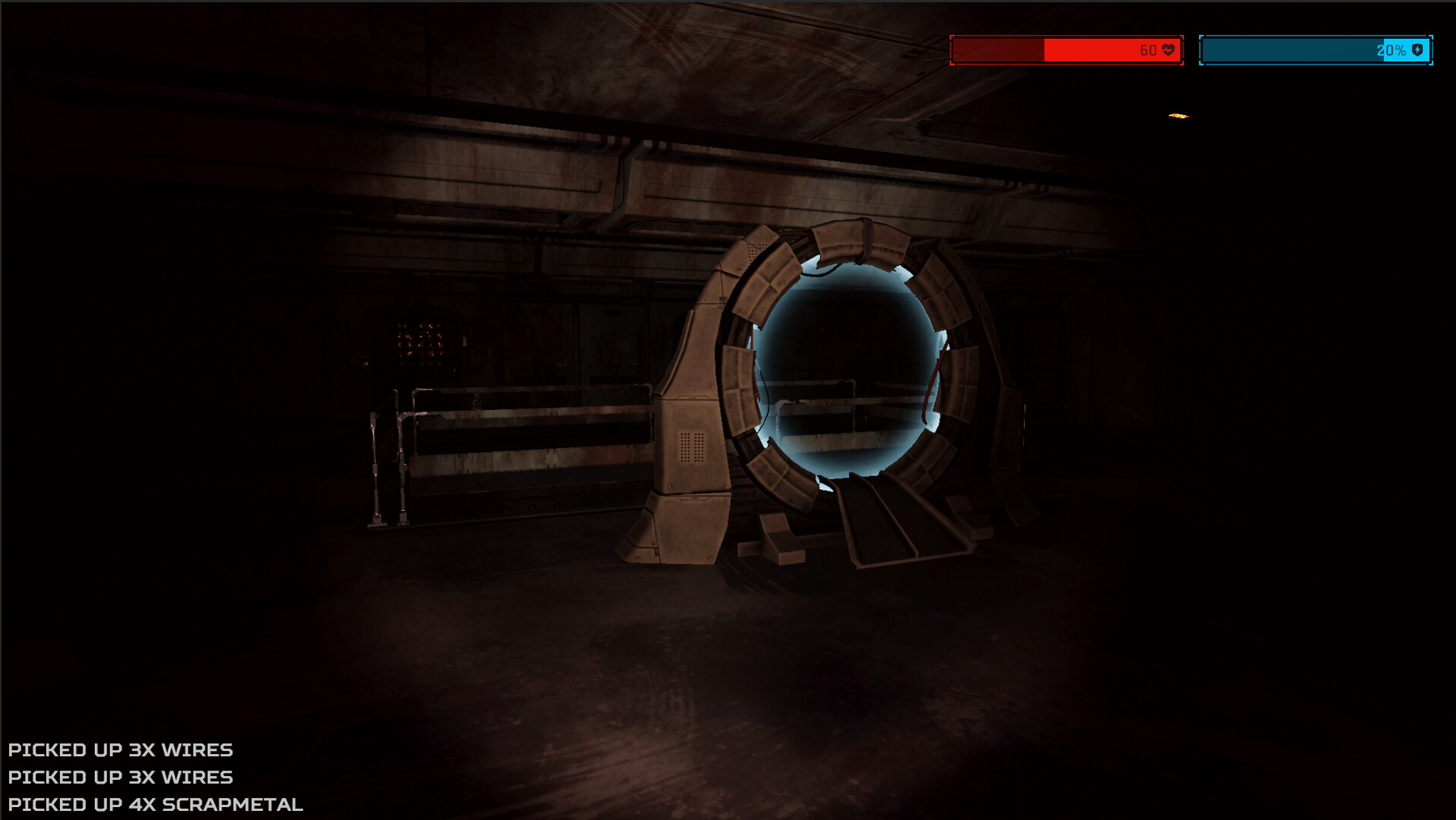This screenshot has height=820, width=1456.
Task: Click the PICKED UP 3X WIRES notification
Action: tap(118, 749)
